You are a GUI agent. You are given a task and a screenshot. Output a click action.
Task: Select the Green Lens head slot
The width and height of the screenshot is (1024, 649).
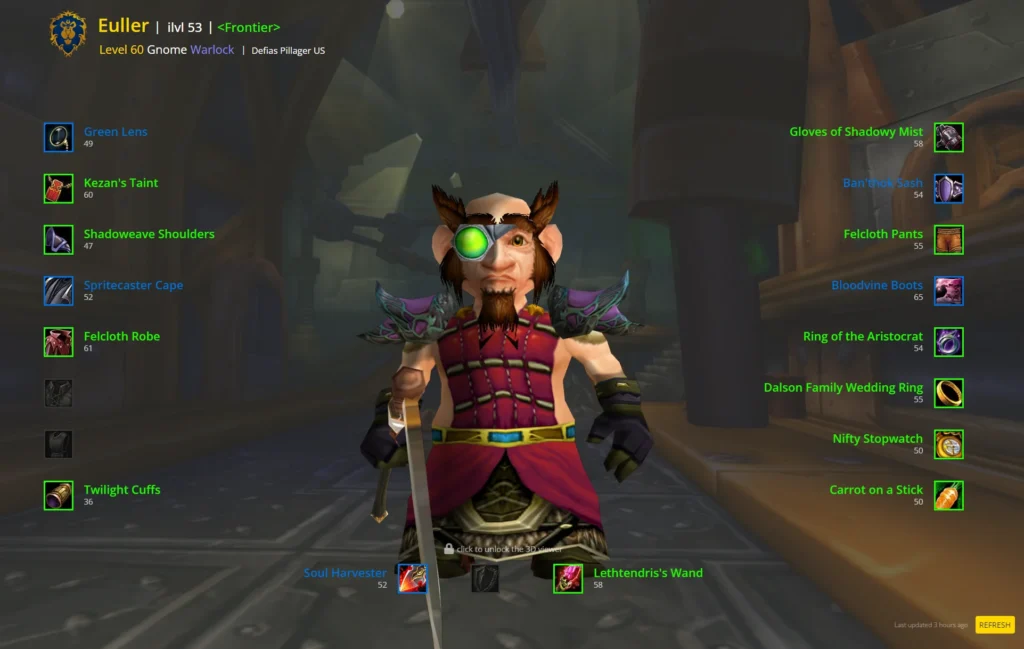[59, 137]
